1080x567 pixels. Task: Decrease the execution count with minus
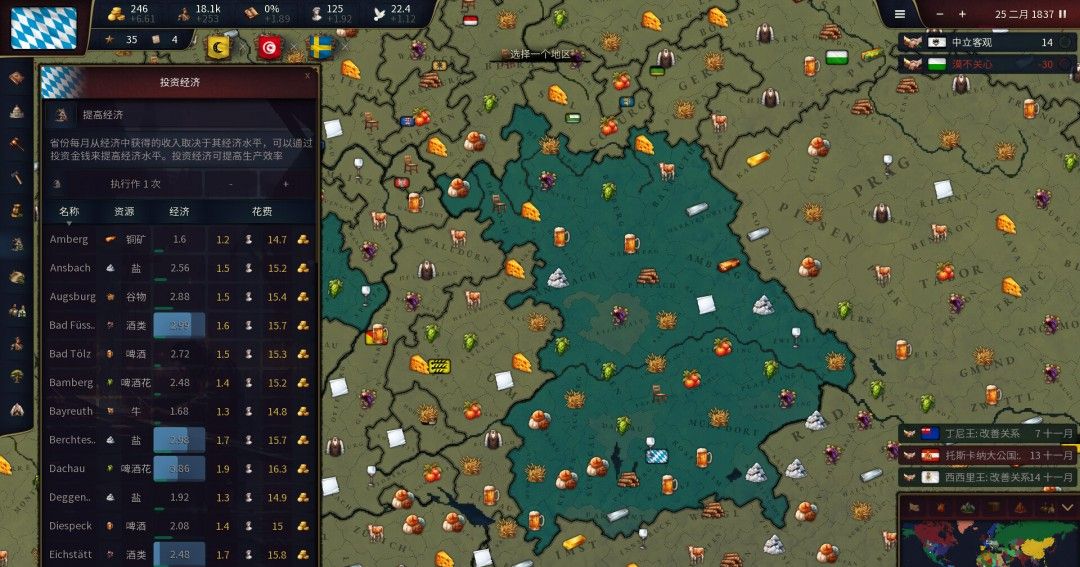pos(232,184)
